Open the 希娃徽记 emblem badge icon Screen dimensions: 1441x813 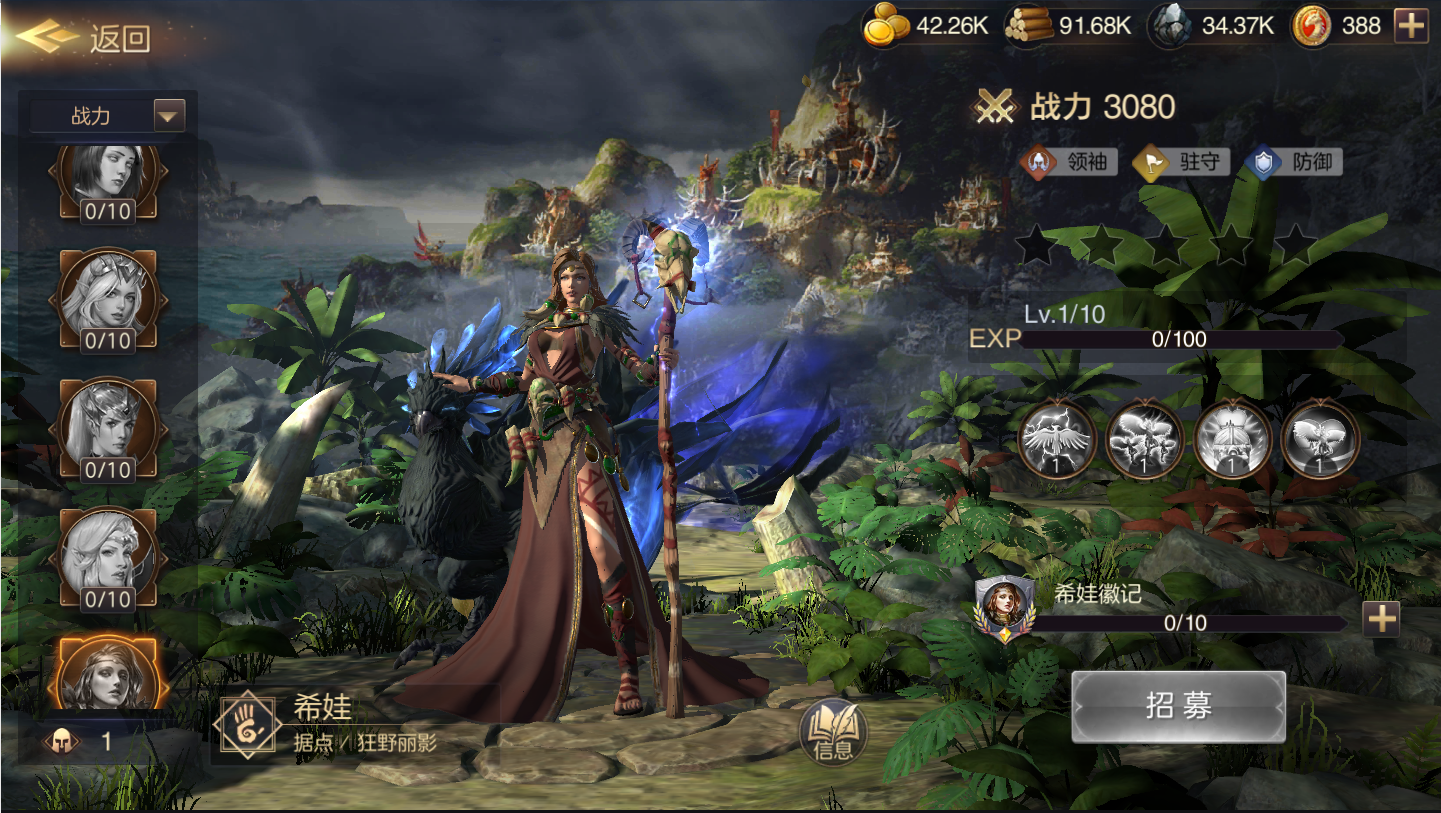click(1004, 607)
